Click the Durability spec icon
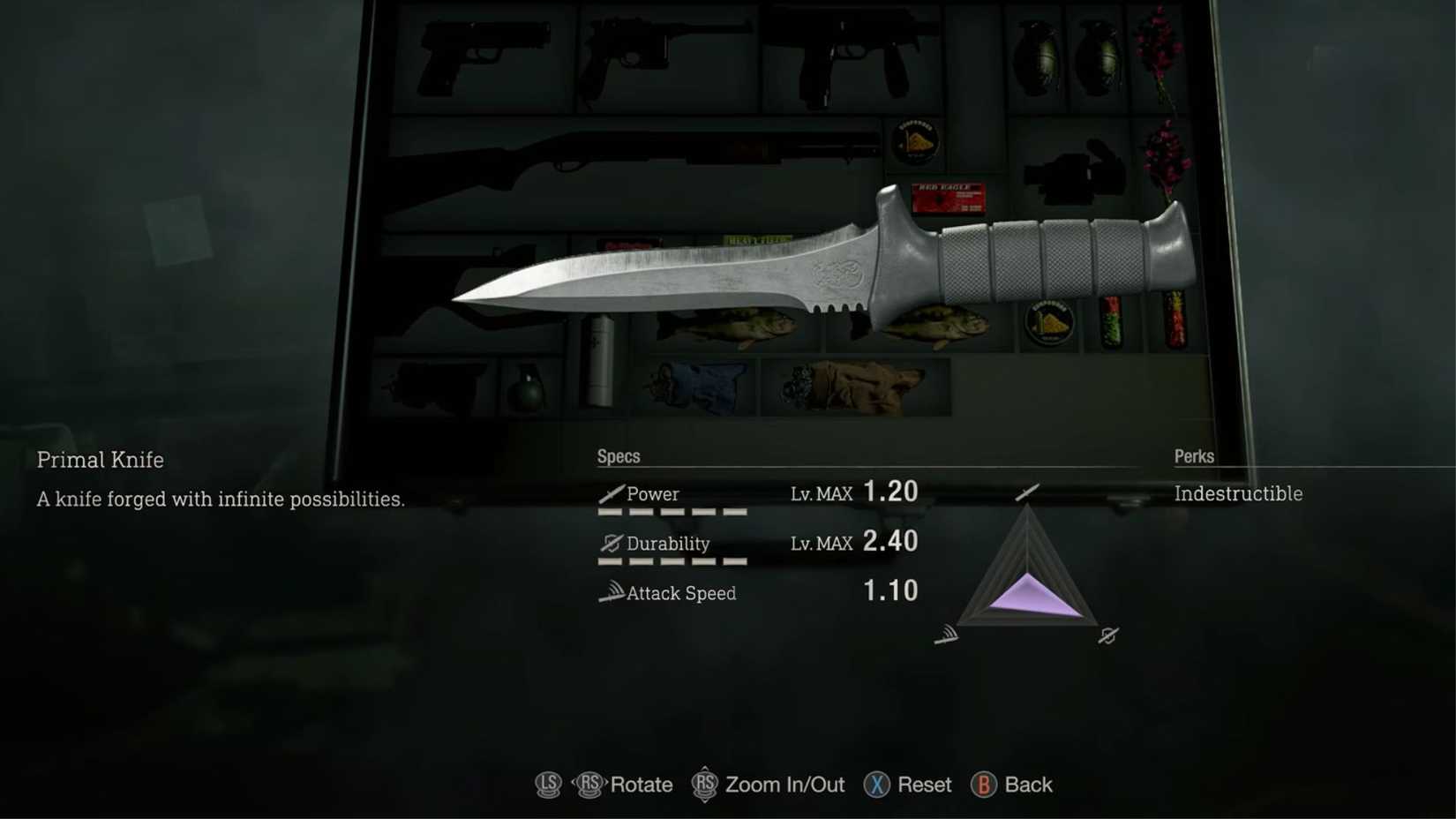 pyautogui.click(x=611, y=544)
